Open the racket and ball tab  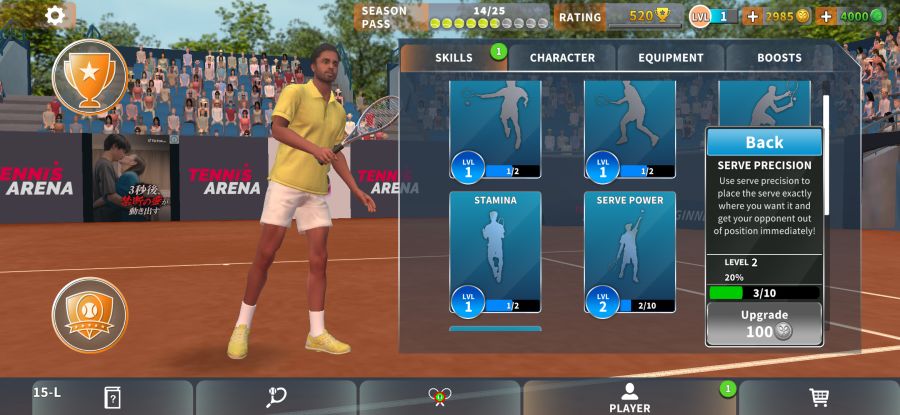(276, 397)
